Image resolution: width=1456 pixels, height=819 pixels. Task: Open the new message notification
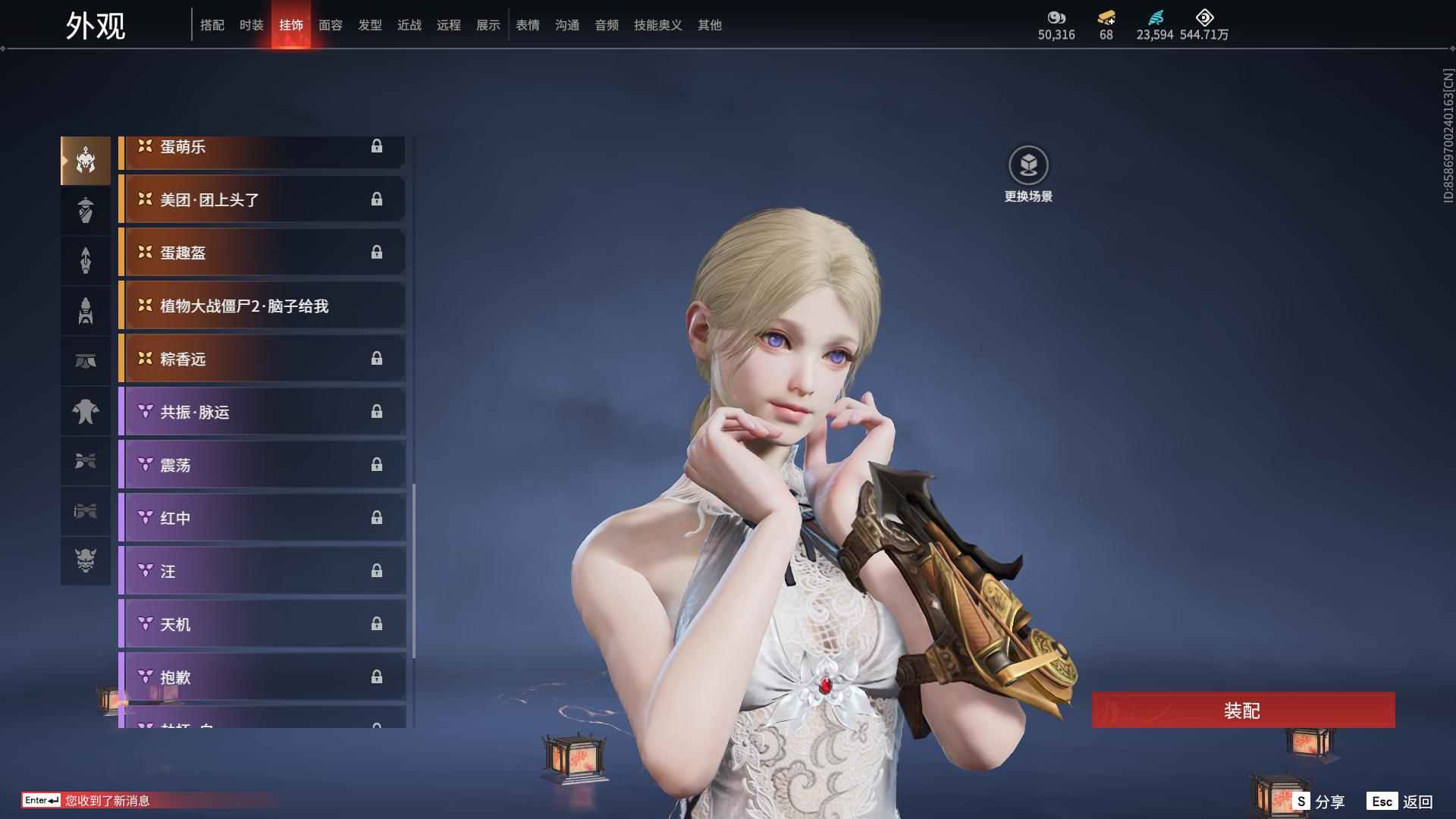coord(106,801)
